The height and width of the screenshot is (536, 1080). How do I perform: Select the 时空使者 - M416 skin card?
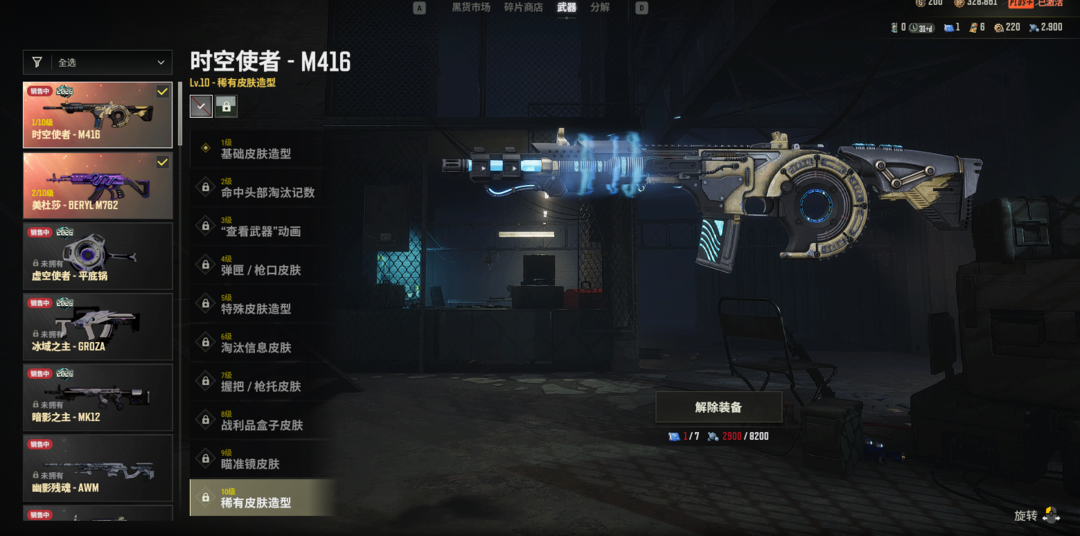point(97,115)
